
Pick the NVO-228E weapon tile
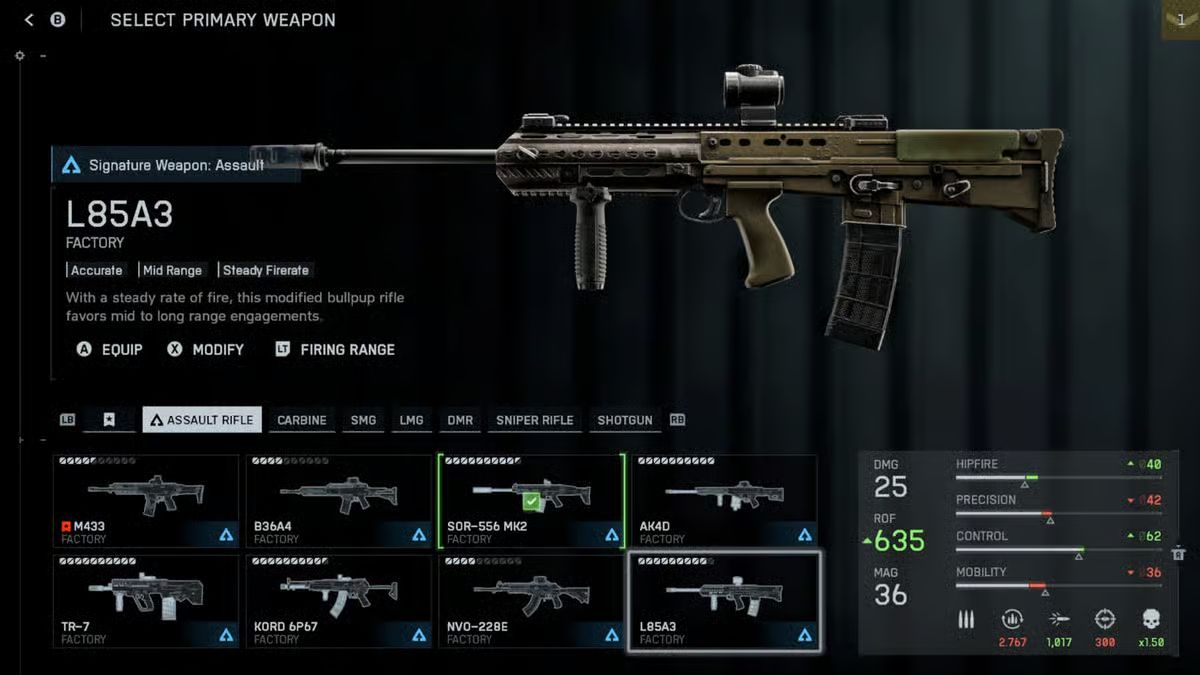(531, 602)
